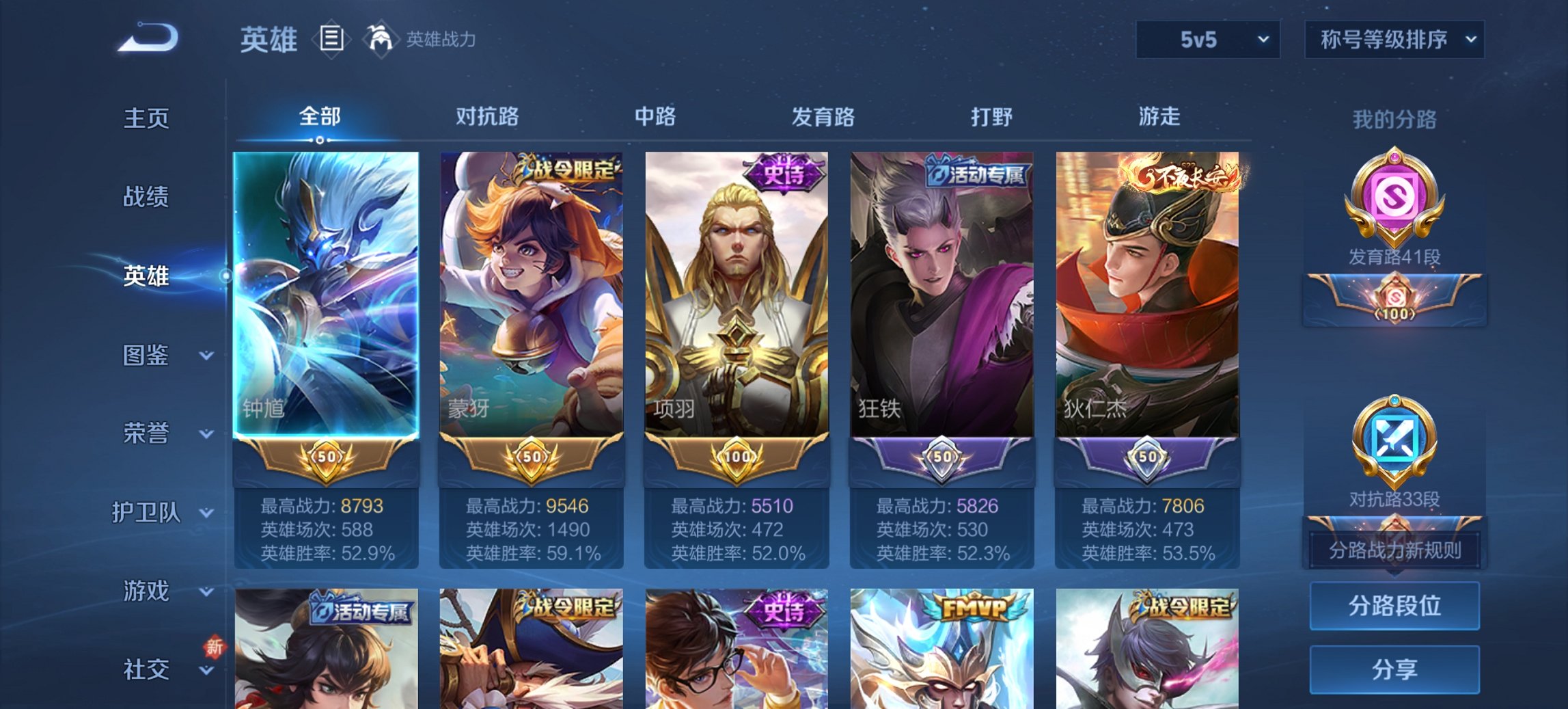
Task: Open 荣誉 from the left sidebar
Action: 146,433
